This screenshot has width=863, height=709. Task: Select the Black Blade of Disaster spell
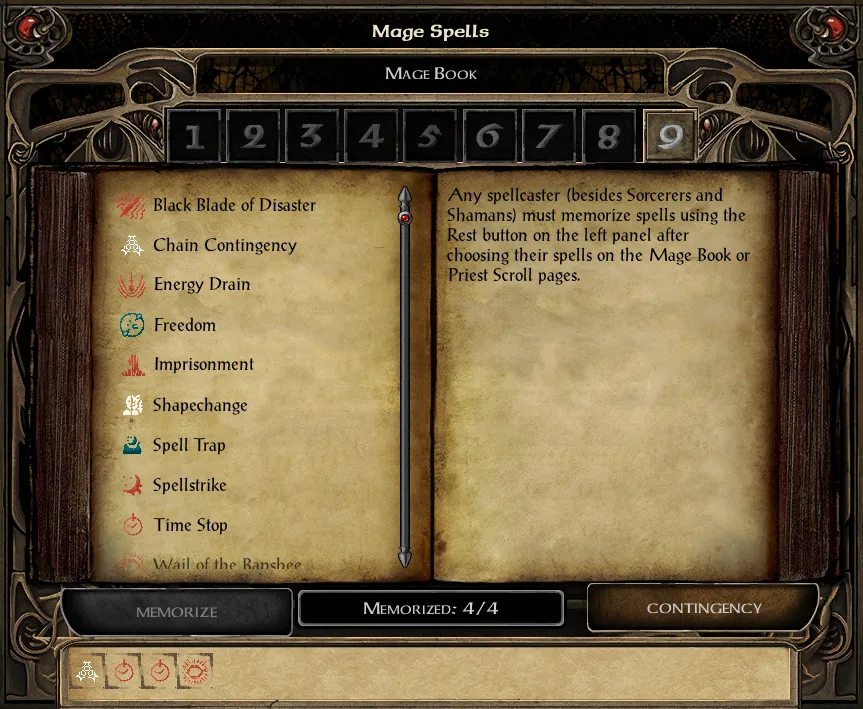click(233, 206)
